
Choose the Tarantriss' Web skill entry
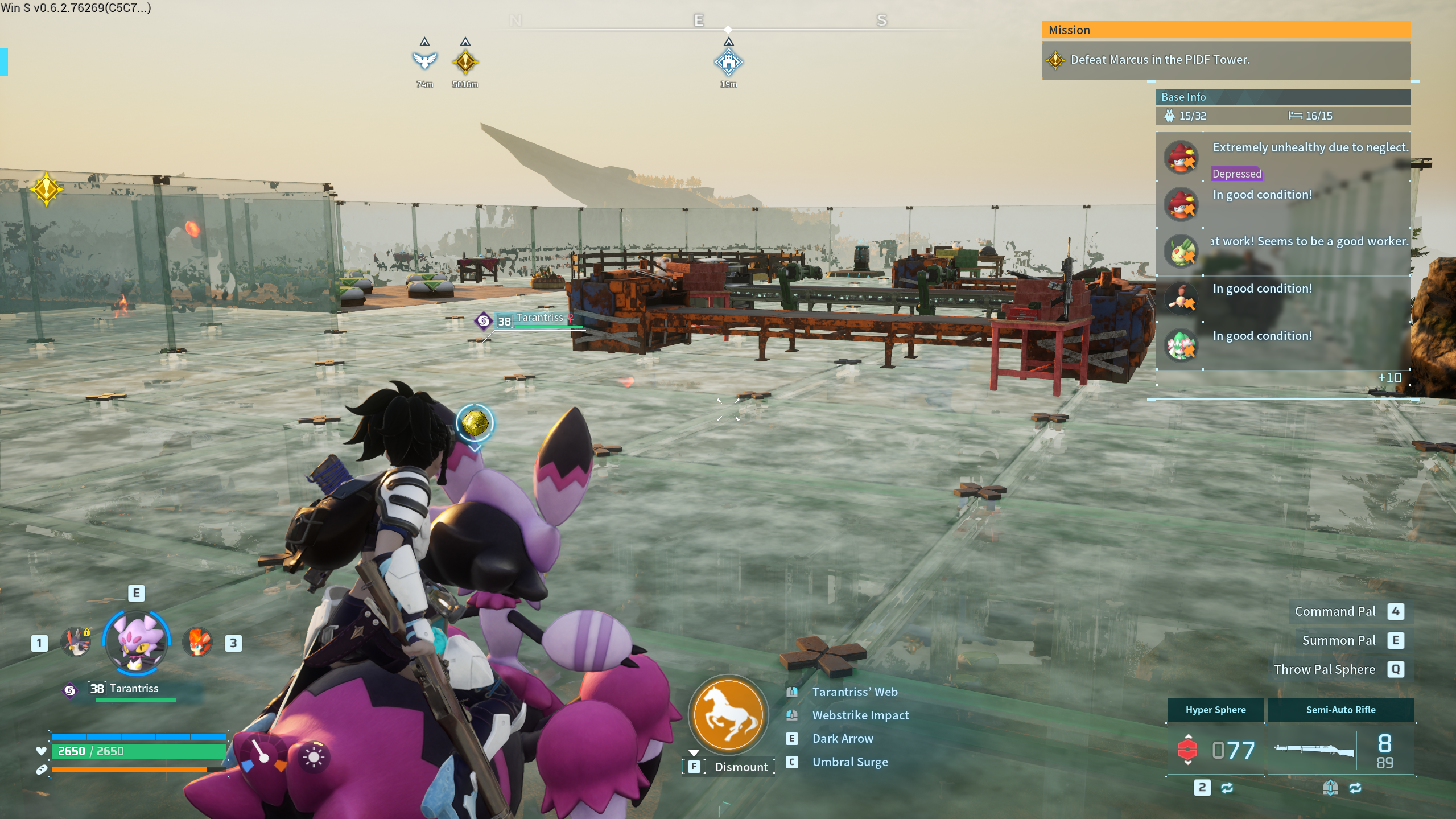click(x=855, y=692)
